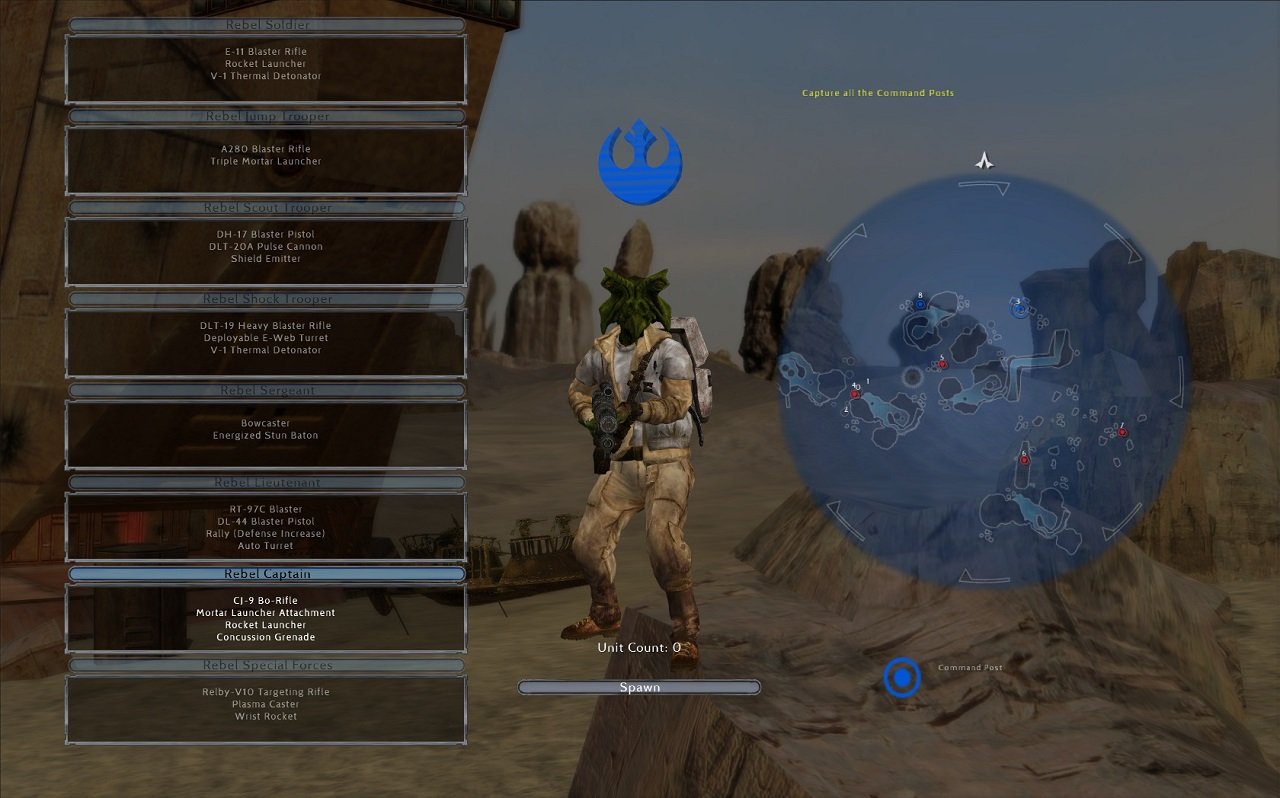Pick the Rebel Scout Trooper class

pos(266,208)
